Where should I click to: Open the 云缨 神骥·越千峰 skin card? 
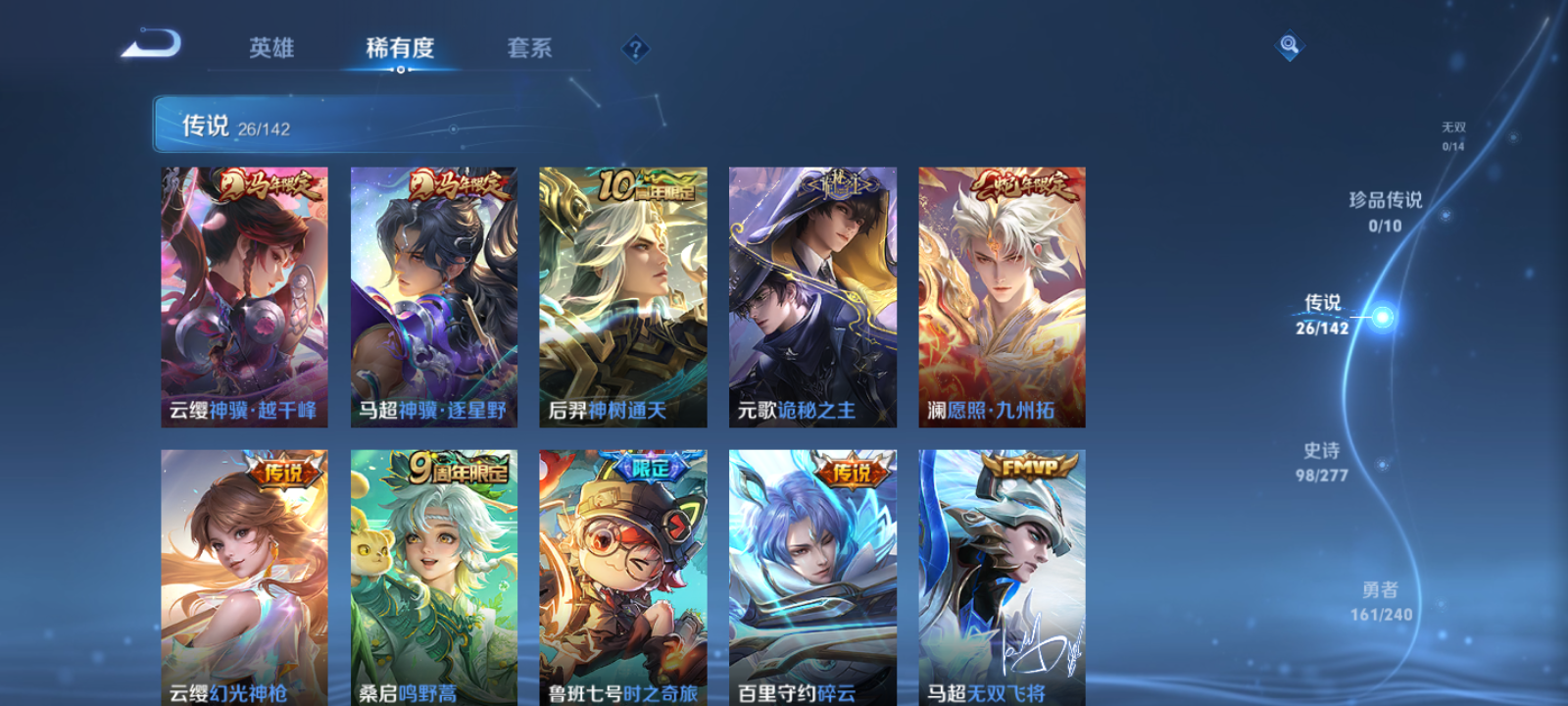click(243, 294)
